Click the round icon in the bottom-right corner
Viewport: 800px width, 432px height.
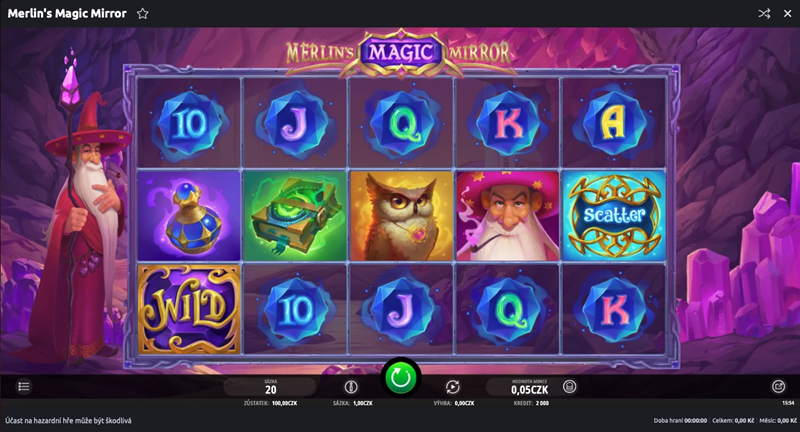(x=778, y=386)
